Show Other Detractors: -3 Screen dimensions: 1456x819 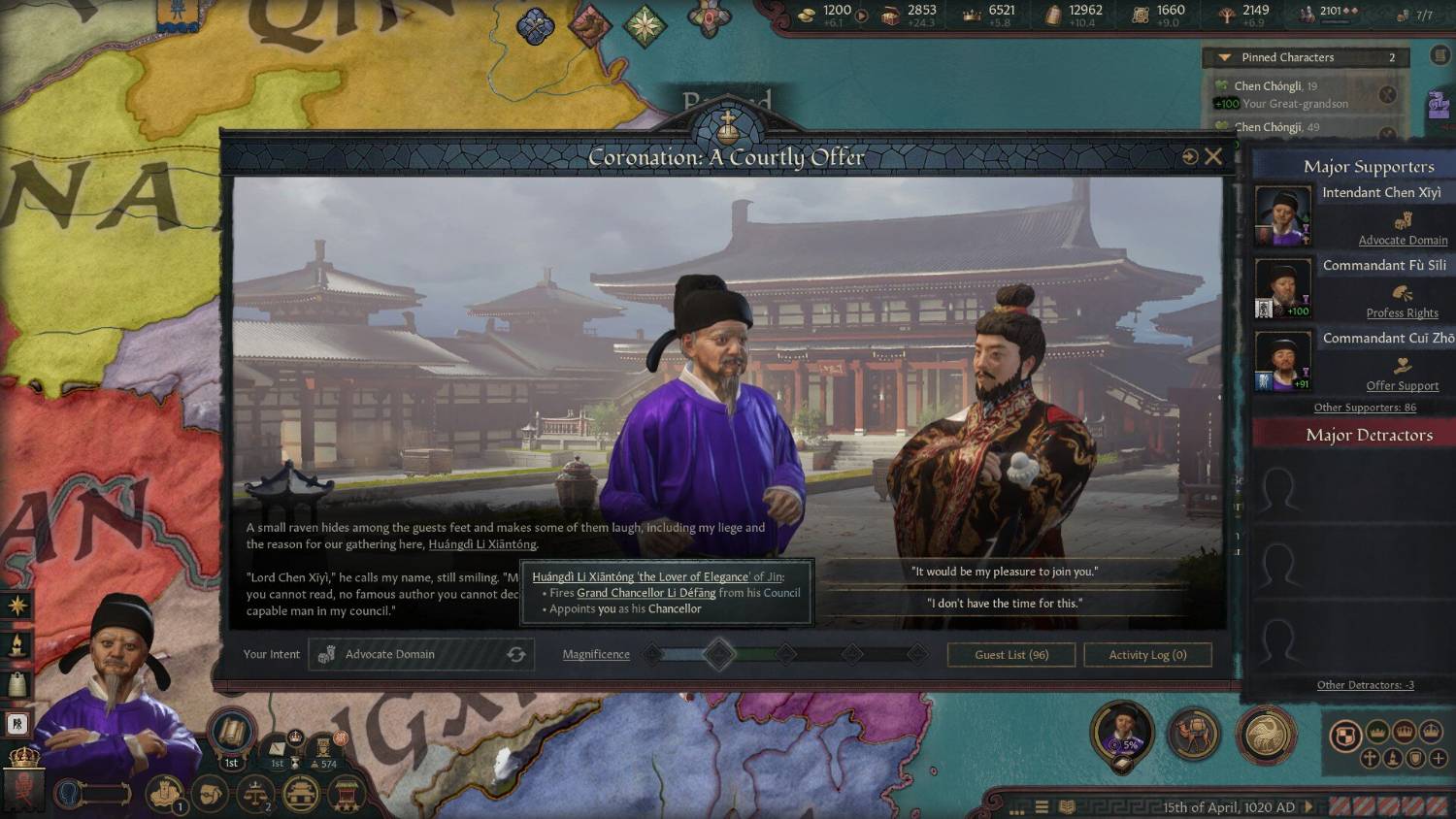click(1365, 685)
